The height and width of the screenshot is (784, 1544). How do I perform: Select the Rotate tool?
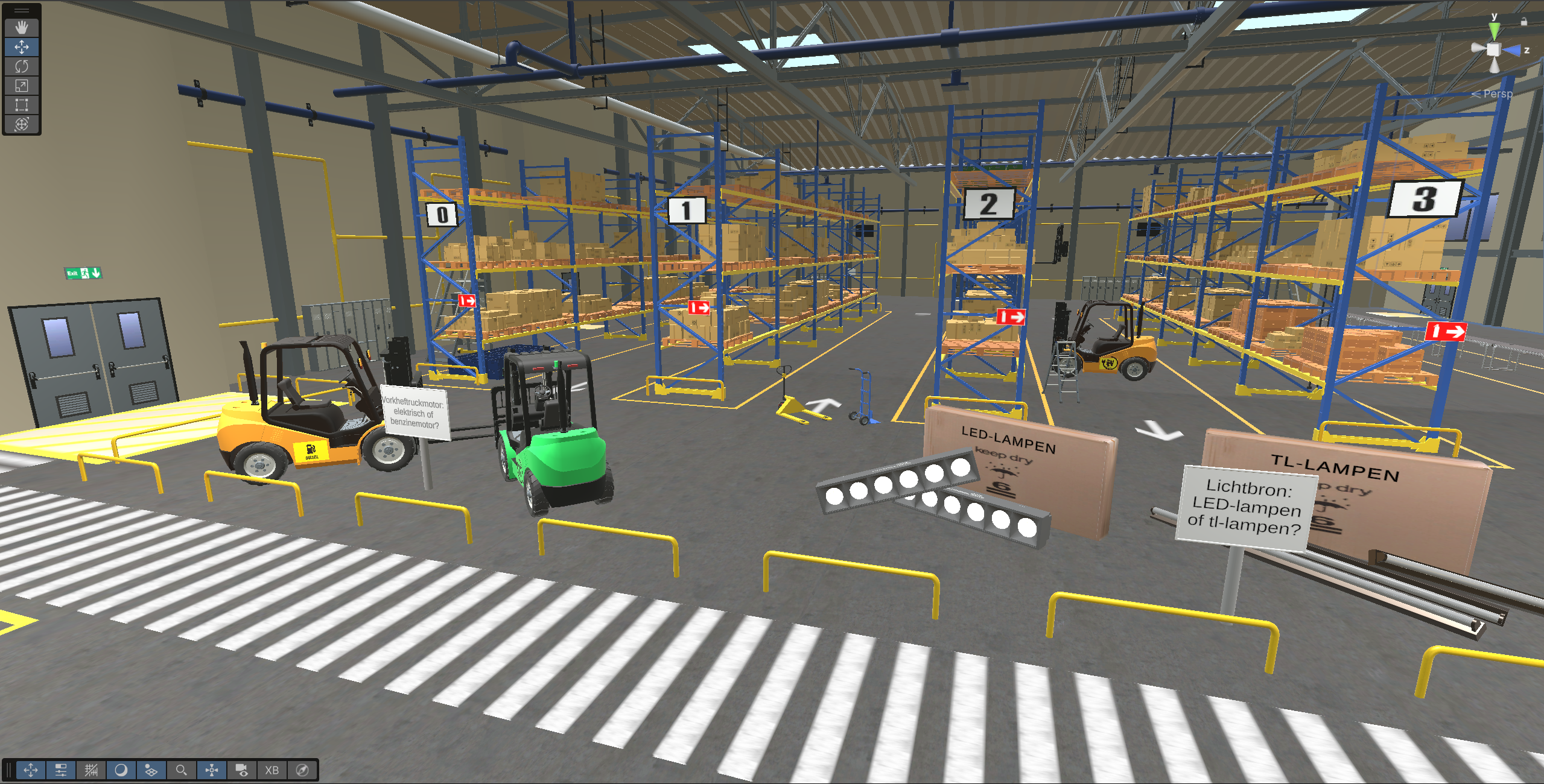pyautogui.click(x=22, y=66)
